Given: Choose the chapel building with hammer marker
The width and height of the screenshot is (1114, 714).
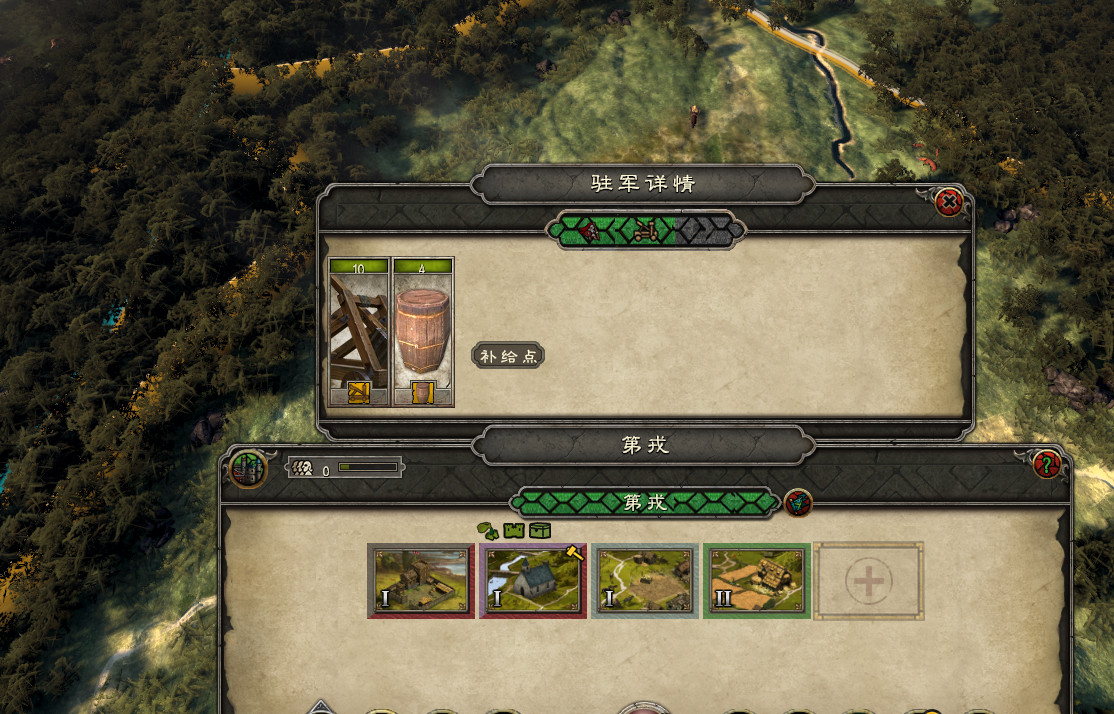Looking at the screenshot, I should (533, 581).
